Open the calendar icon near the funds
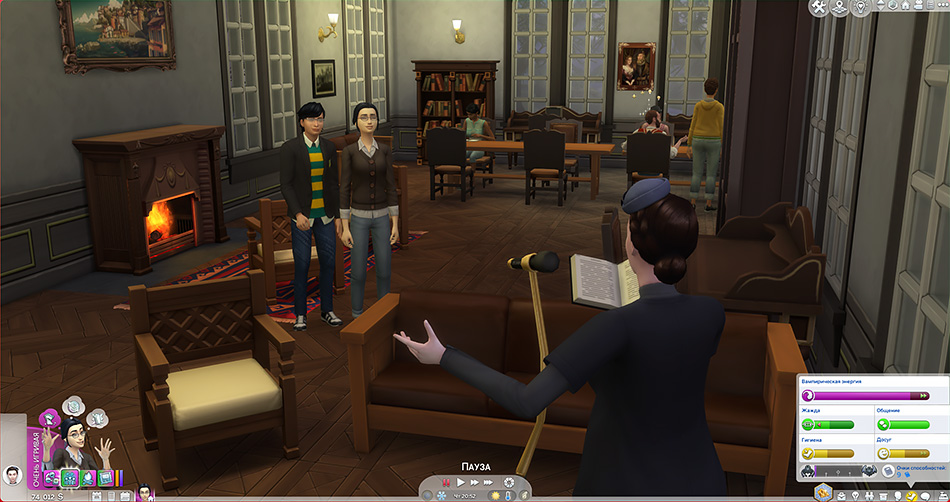The image size is (950, 502). point(96,495)
